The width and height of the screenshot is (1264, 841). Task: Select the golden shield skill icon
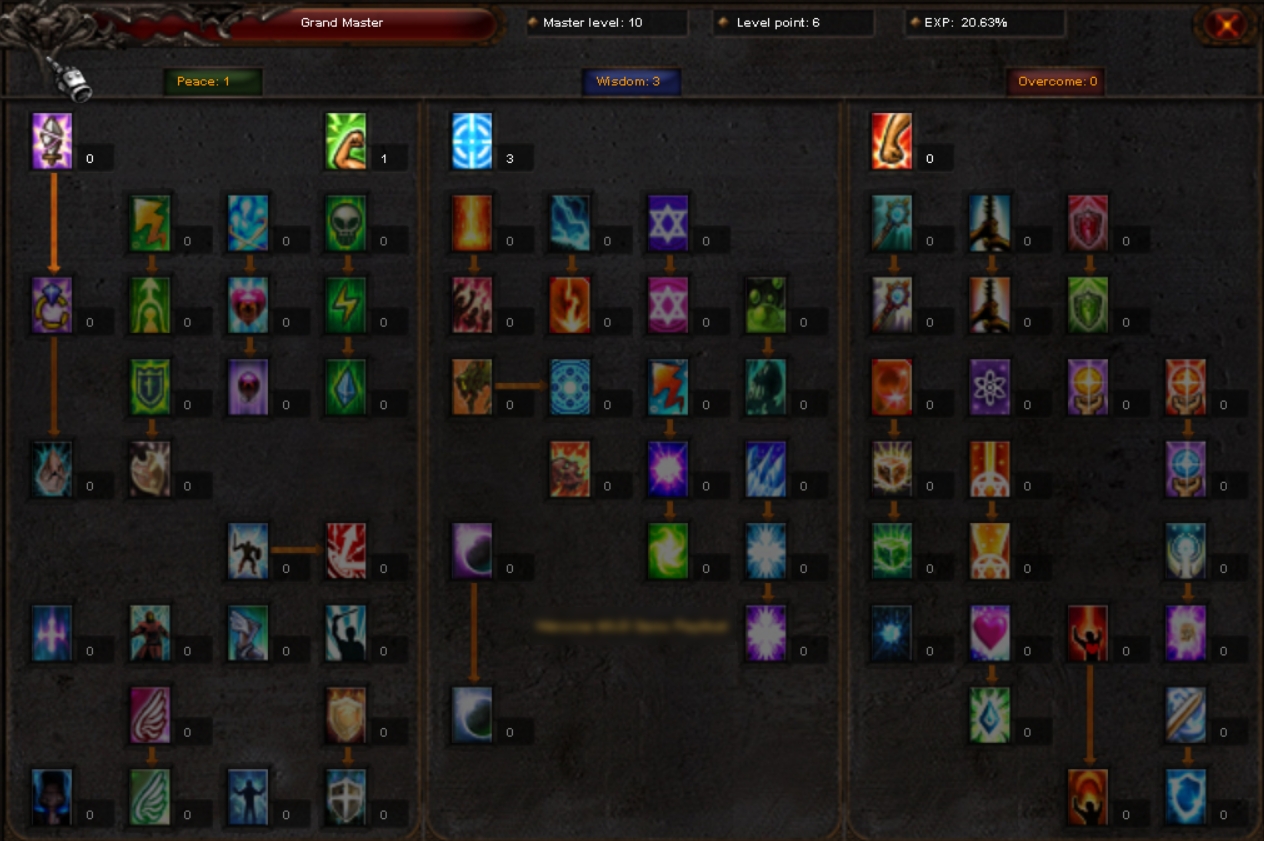click(346, 715)
